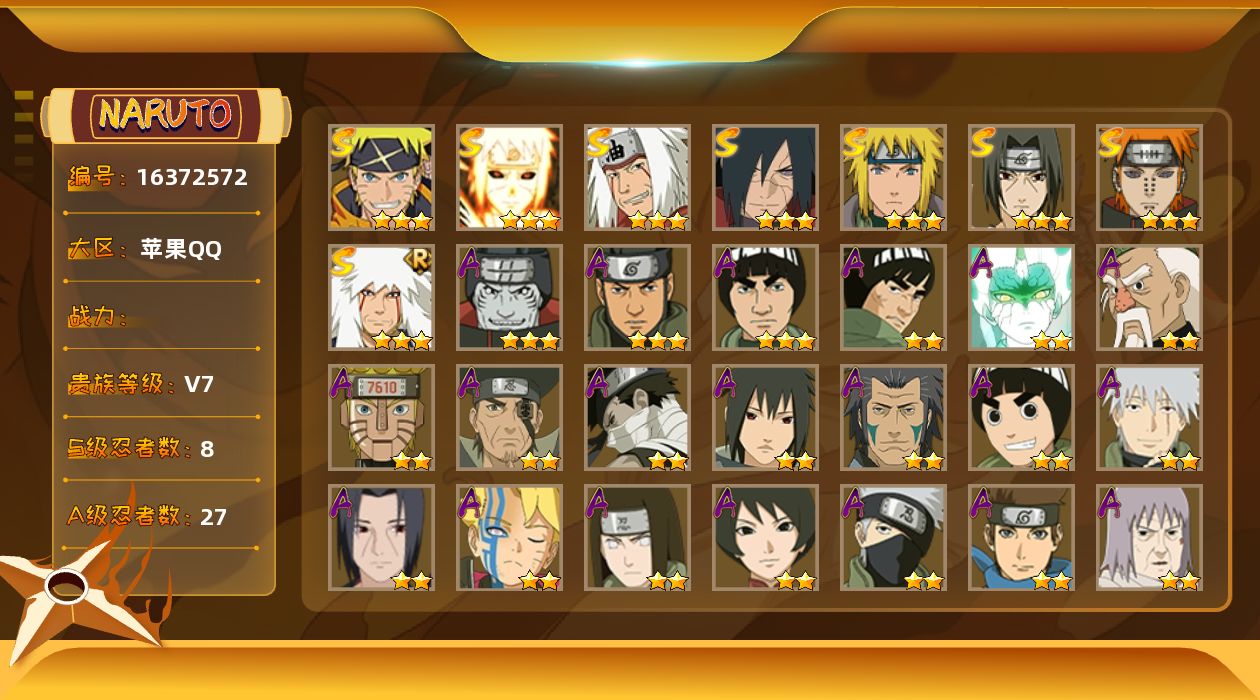Choose the bandaged-face Zabuza portrait
Viewport: 1260px width, 700px height.
(x=637, y=418)
